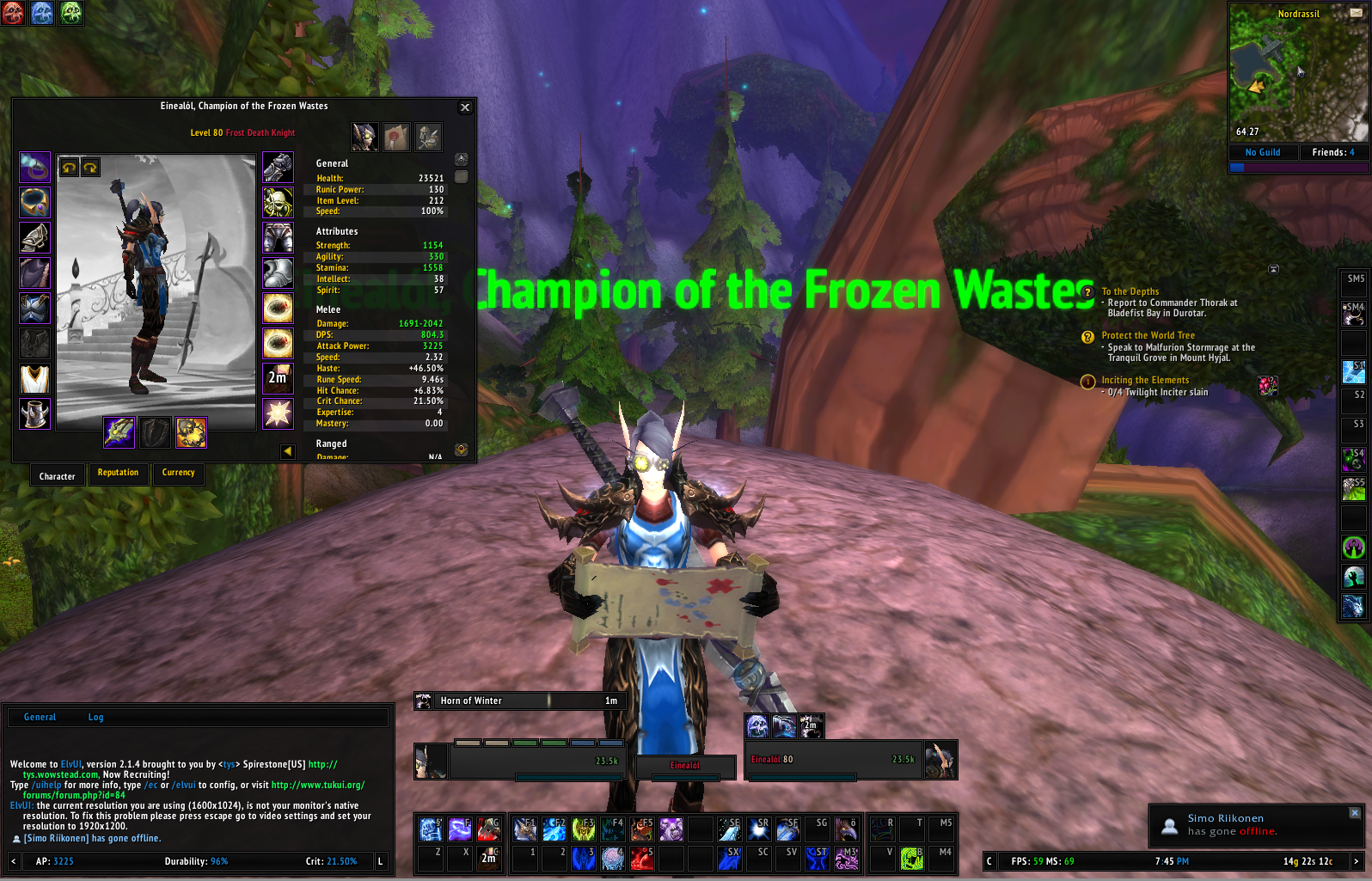Use the green face ability bound to B

pyautogui.click(x=911, y=857)
